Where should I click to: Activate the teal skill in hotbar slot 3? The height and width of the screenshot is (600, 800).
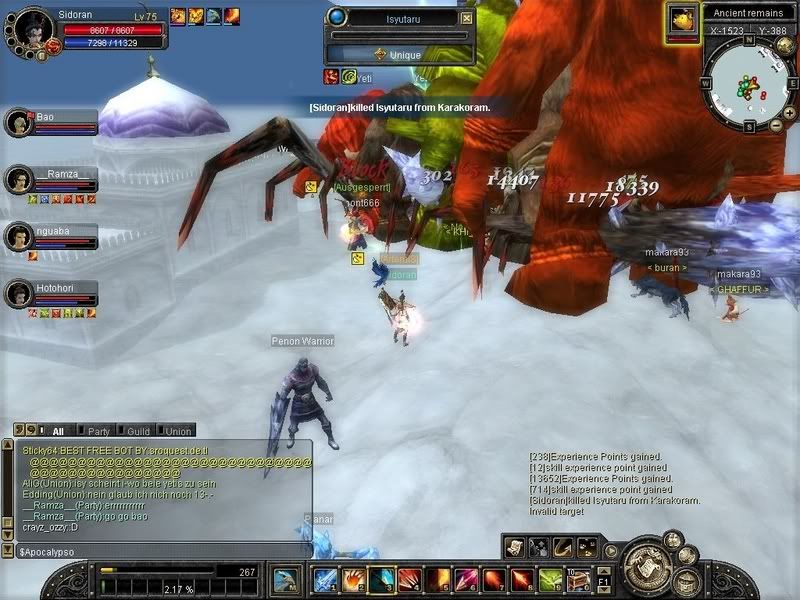pyautogui.click(x=381, y=579)
